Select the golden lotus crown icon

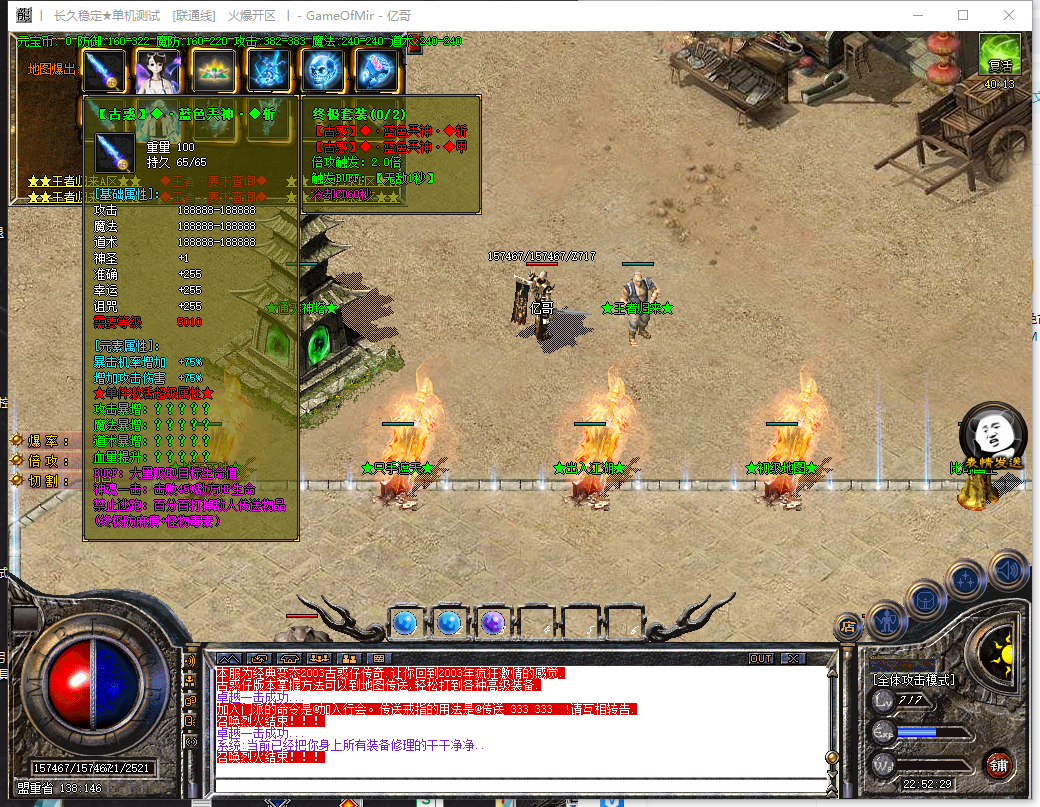(213, 70)
